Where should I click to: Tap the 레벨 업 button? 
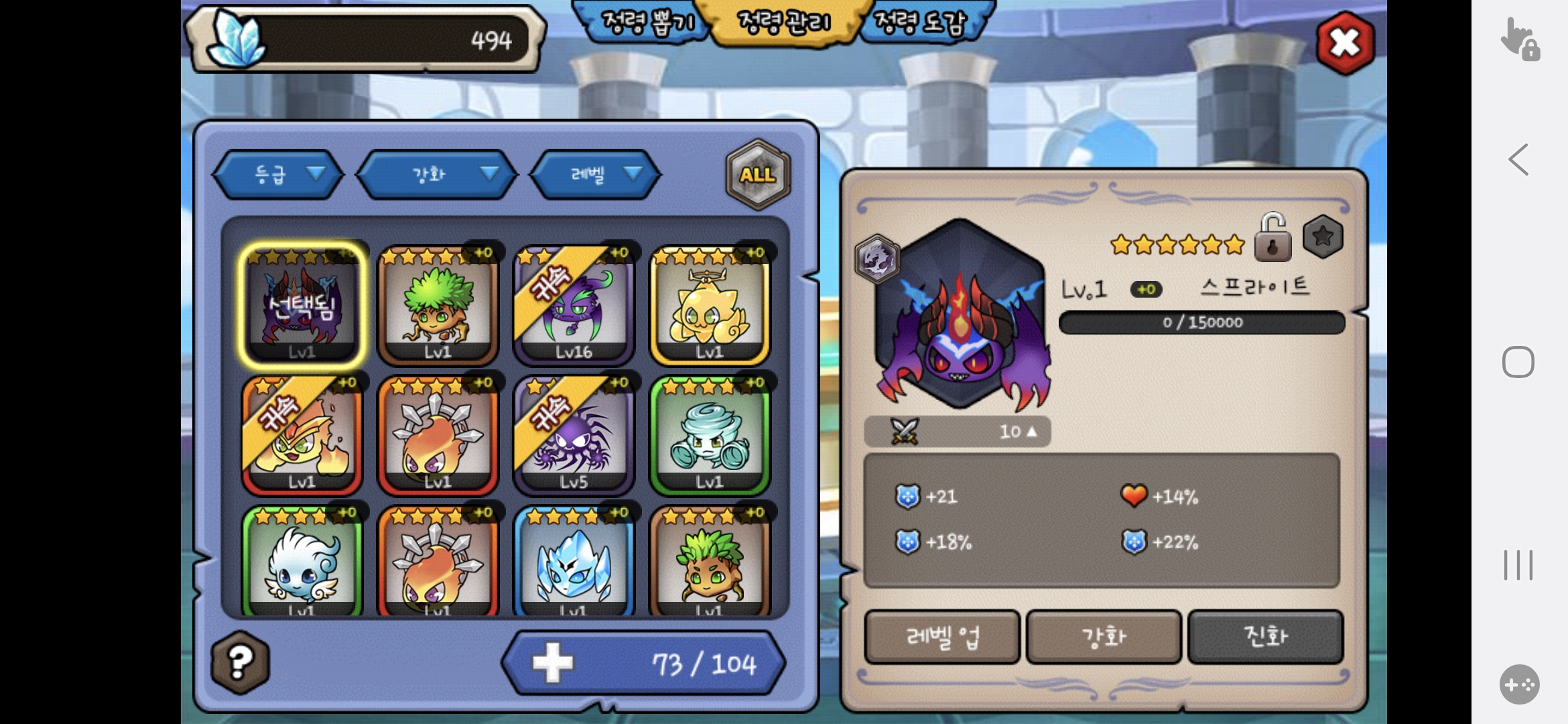(942, 637)
